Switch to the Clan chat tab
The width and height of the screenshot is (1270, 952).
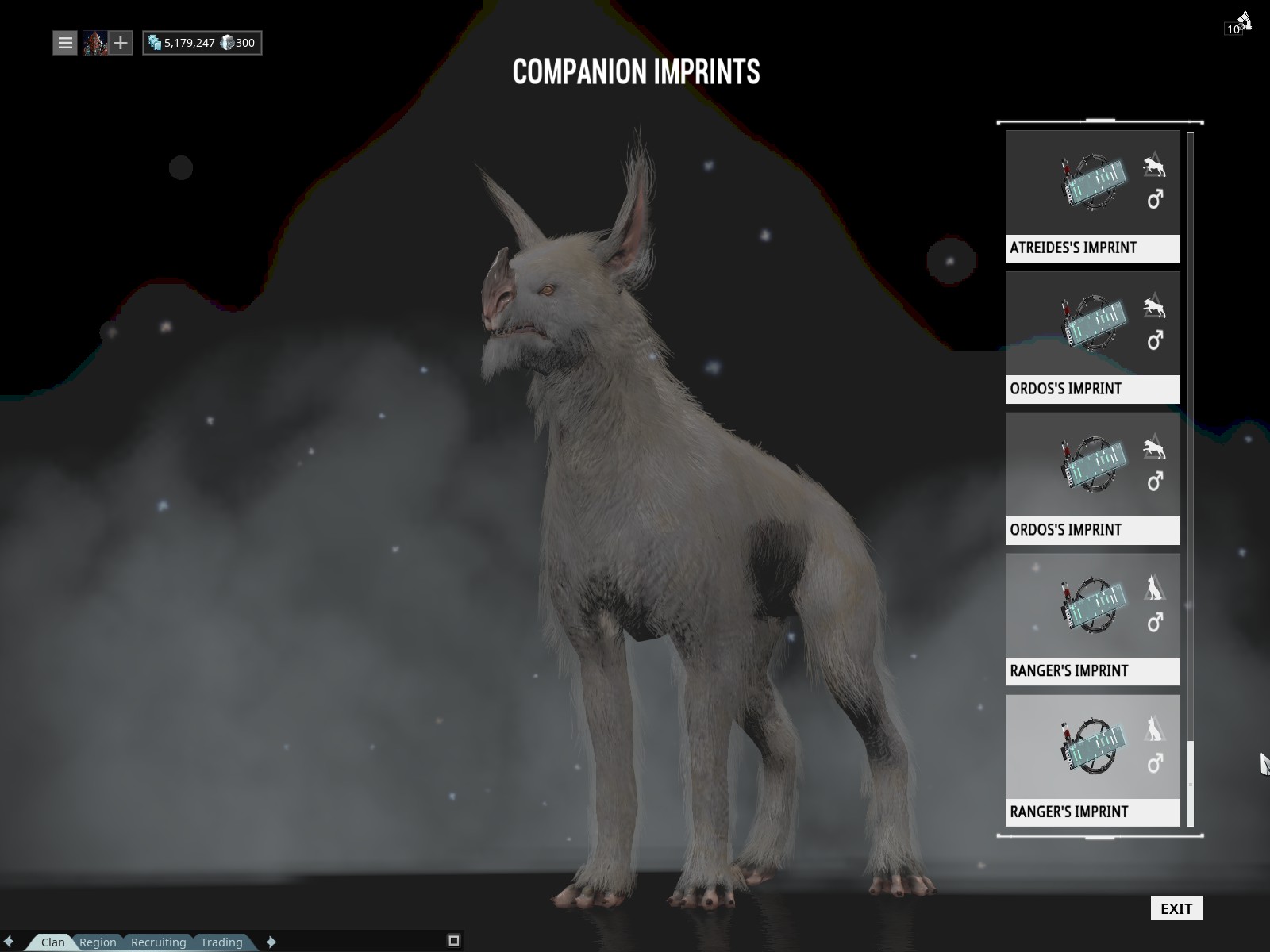(x=53, y=942)
